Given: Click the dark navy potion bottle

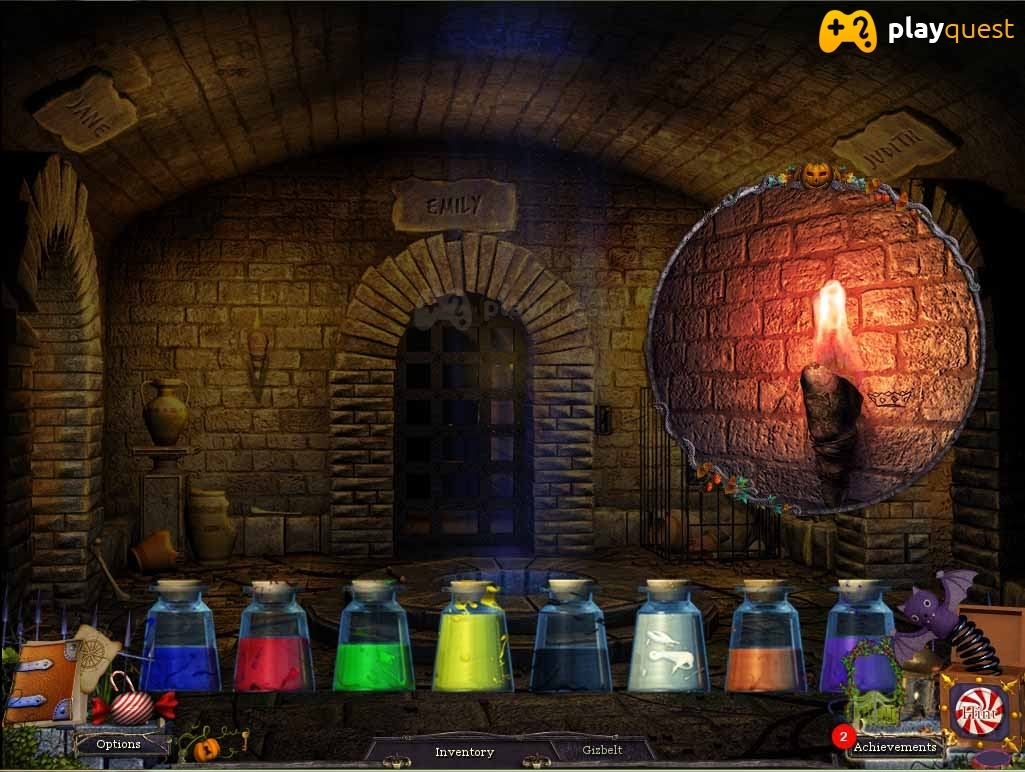Looking at the screenshot, I should point(569,640).
